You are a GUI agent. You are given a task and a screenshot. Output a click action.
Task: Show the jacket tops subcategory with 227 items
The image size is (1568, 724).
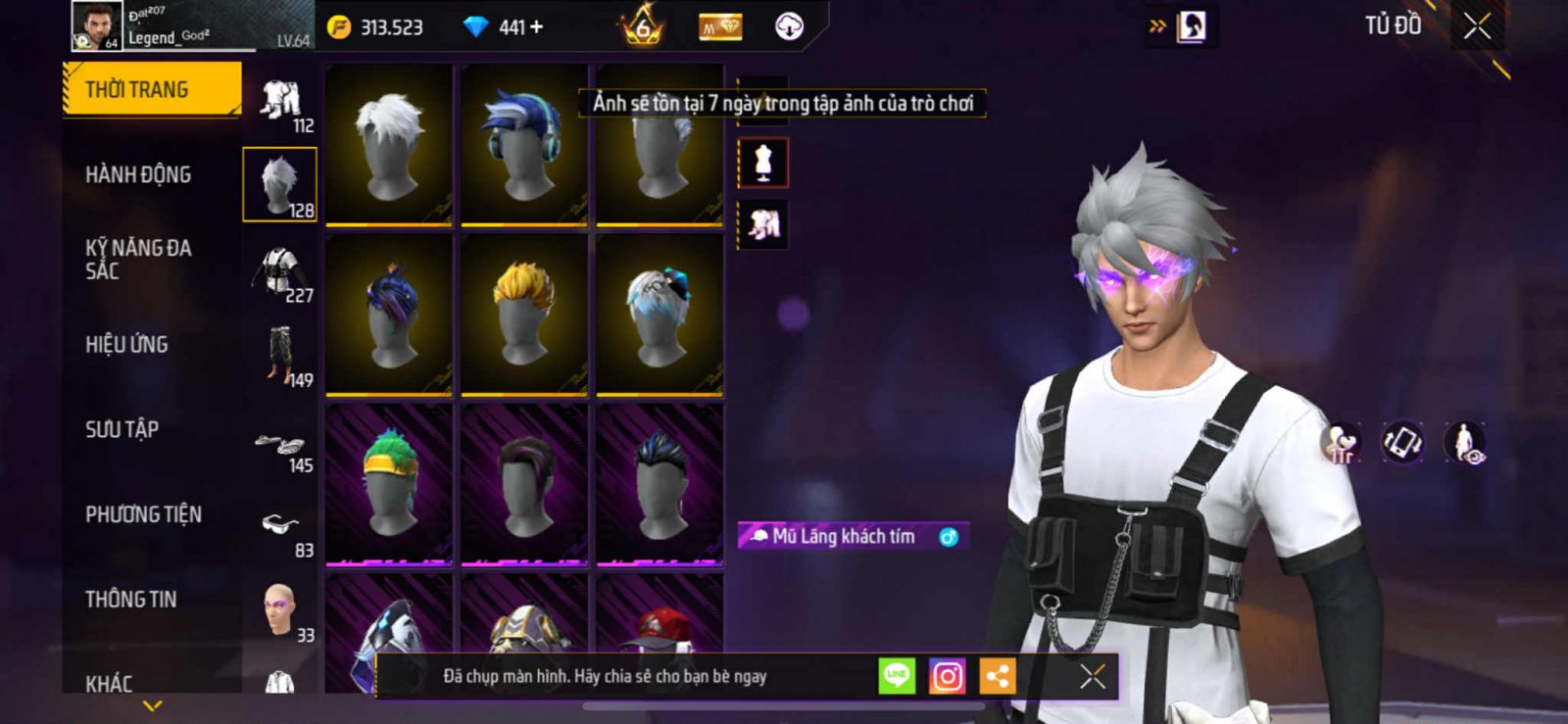click(280, 274)
